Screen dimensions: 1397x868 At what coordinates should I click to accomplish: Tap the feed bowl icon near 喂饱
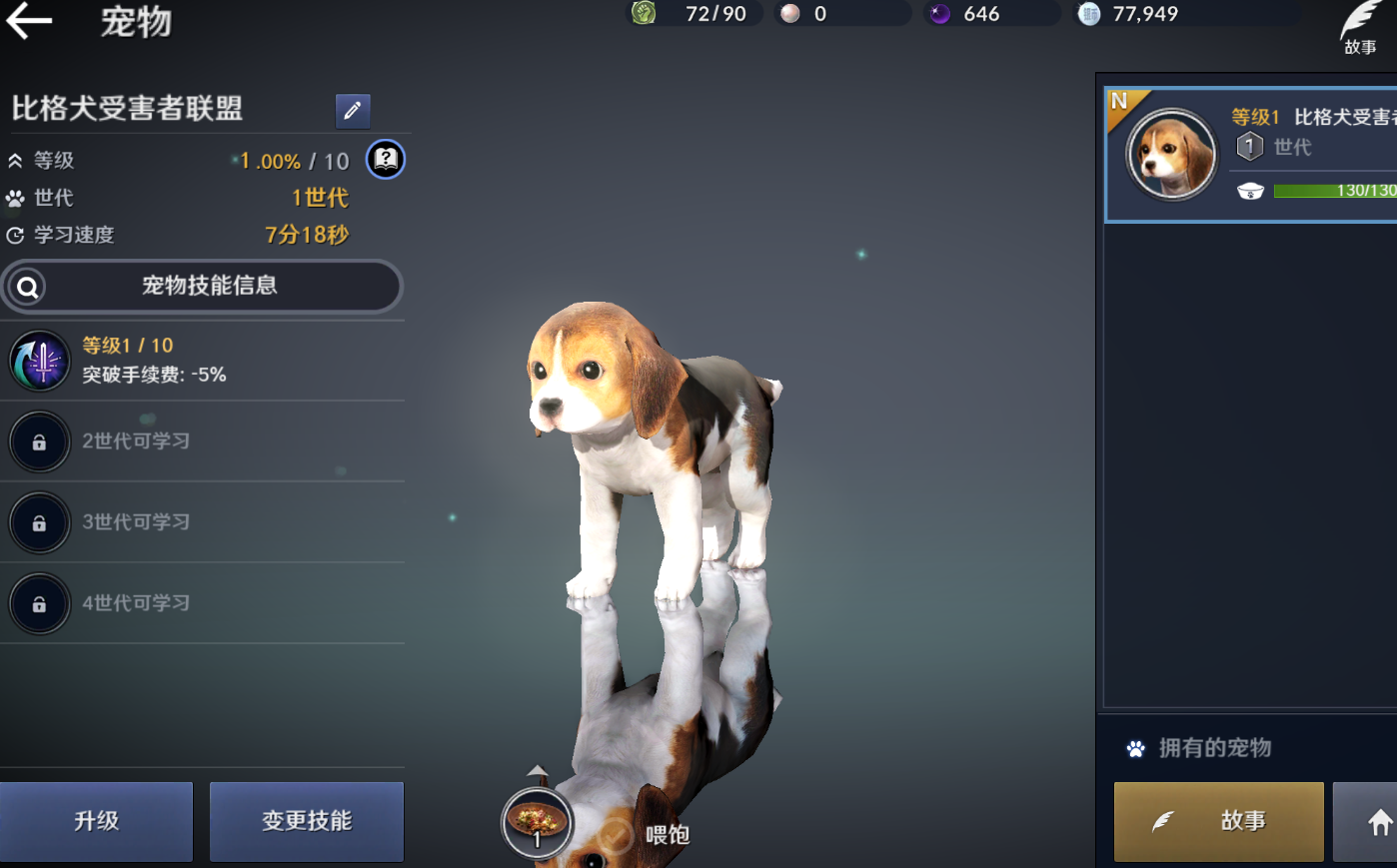coord(537,821)
